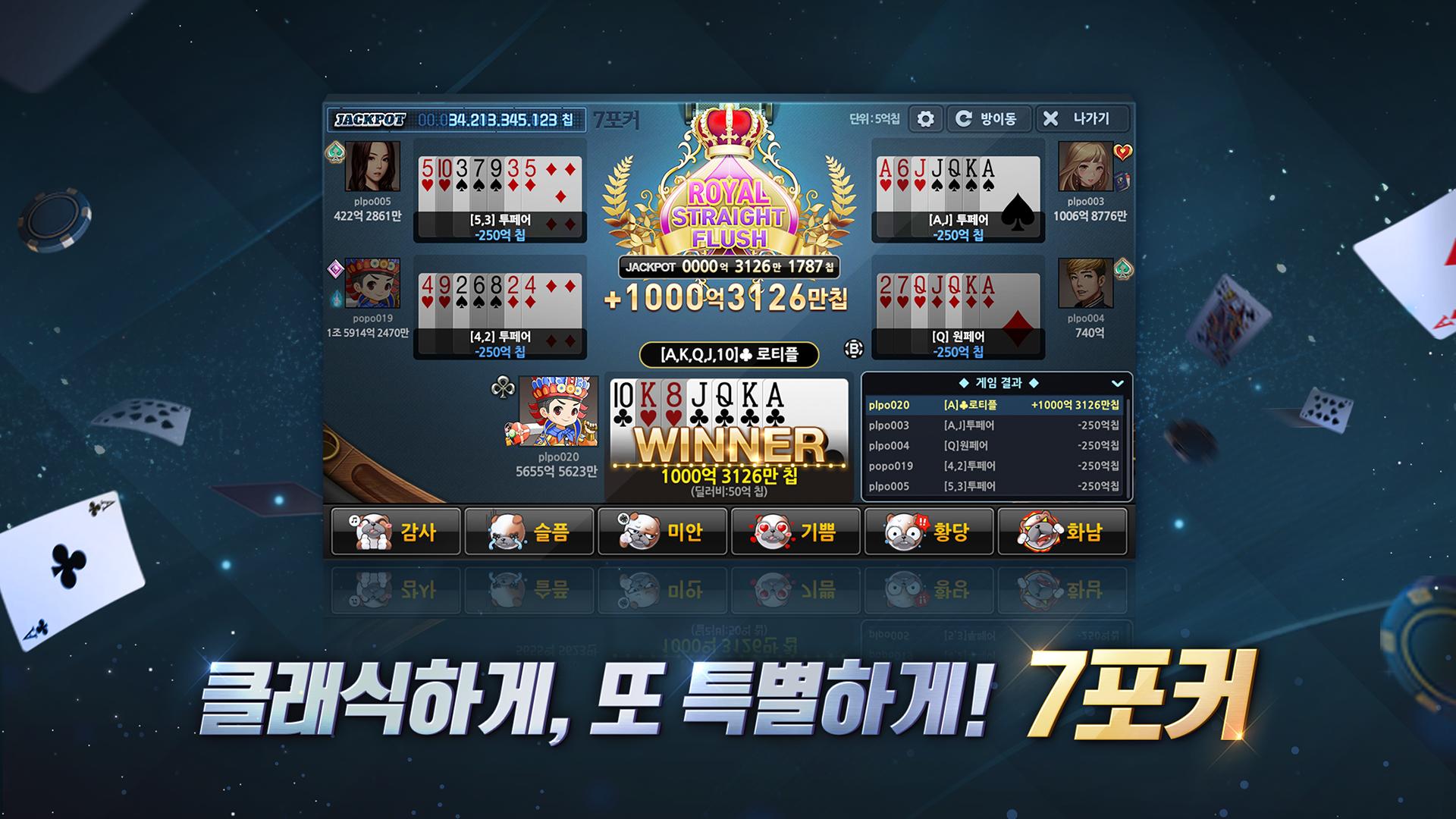Select popo019's avatar portrait

click(372, 283)
